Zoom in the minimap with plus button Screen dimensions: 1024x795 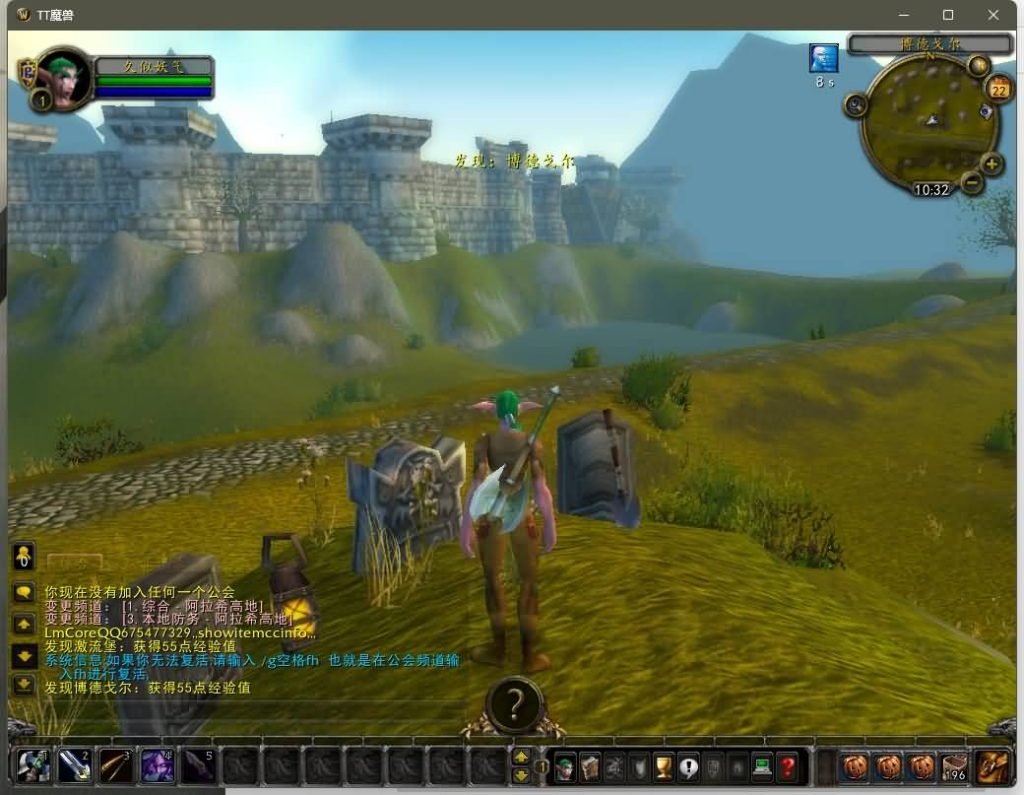(x=991, y=165)
